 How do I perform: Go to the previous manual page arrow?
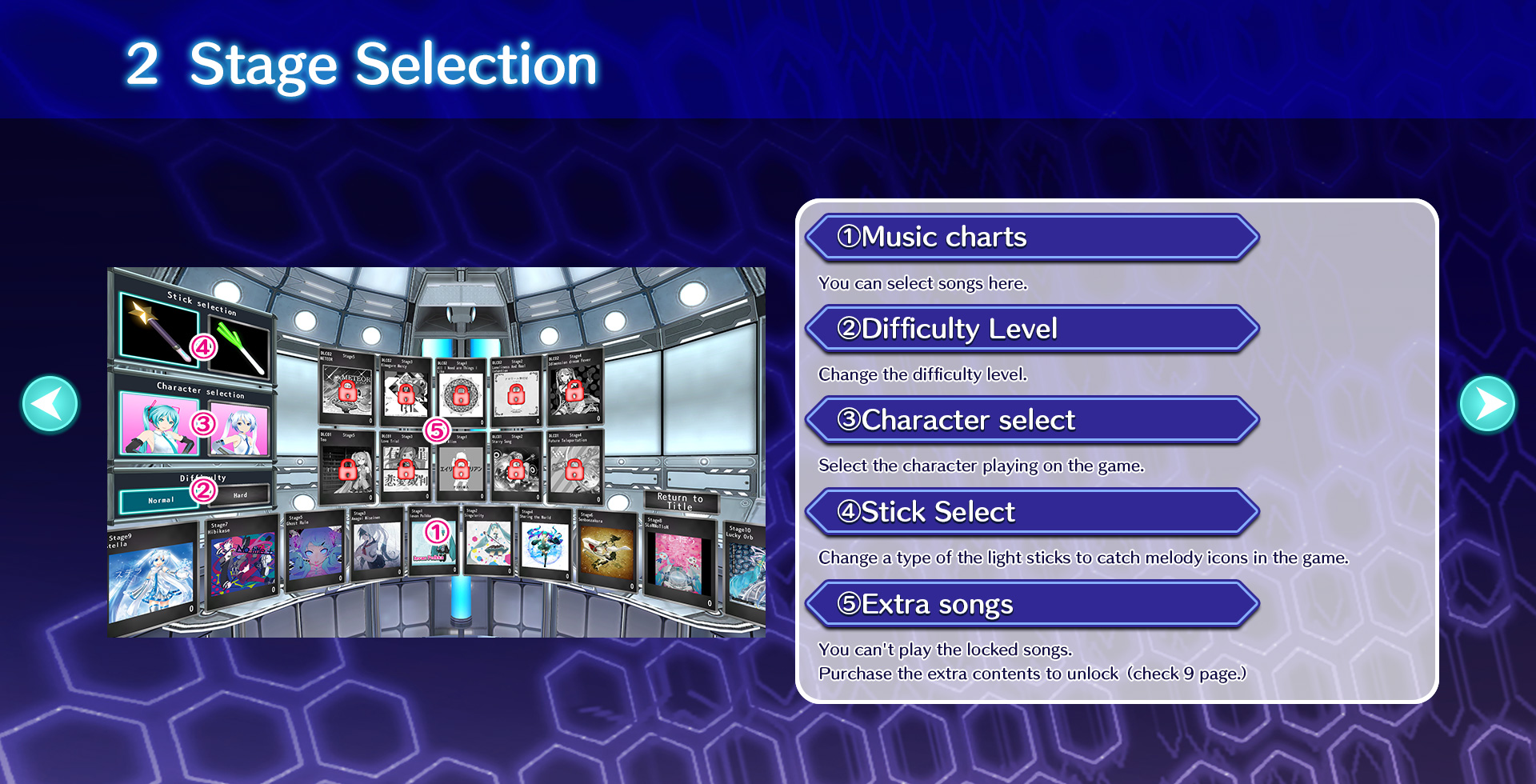tap(50, 405)
